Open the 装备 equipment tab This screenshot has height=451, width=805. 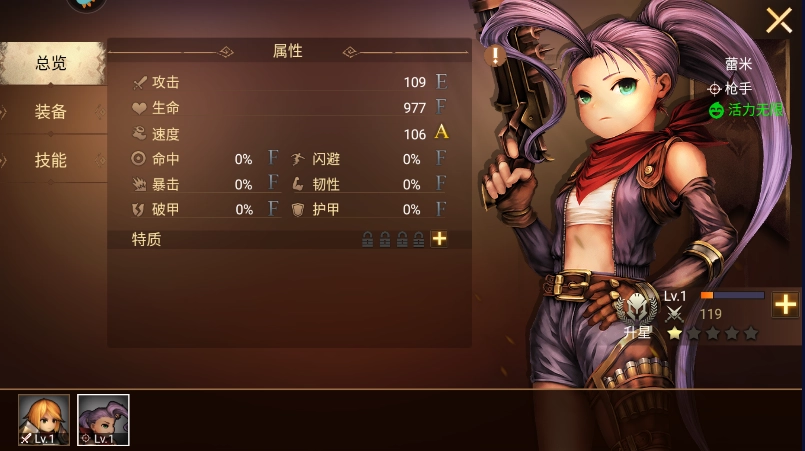click(x=52, y=111)
